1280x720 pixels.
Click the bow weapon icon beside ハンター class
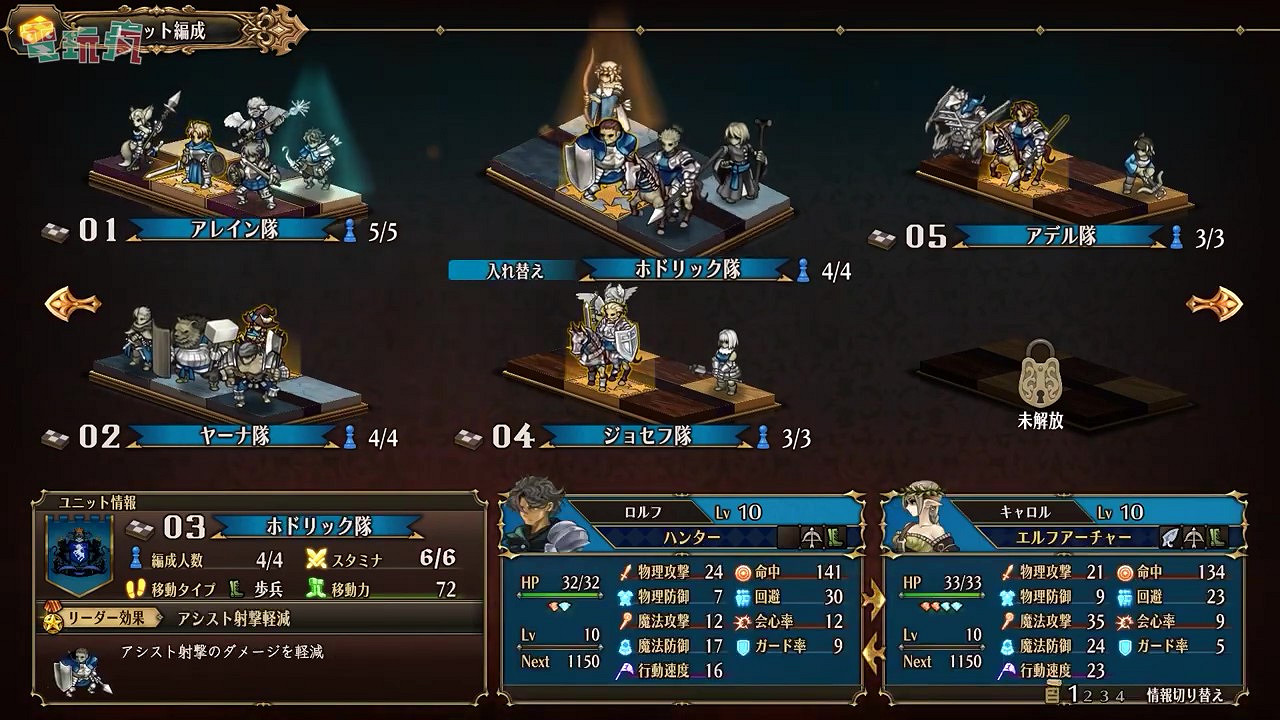point(810,535)
